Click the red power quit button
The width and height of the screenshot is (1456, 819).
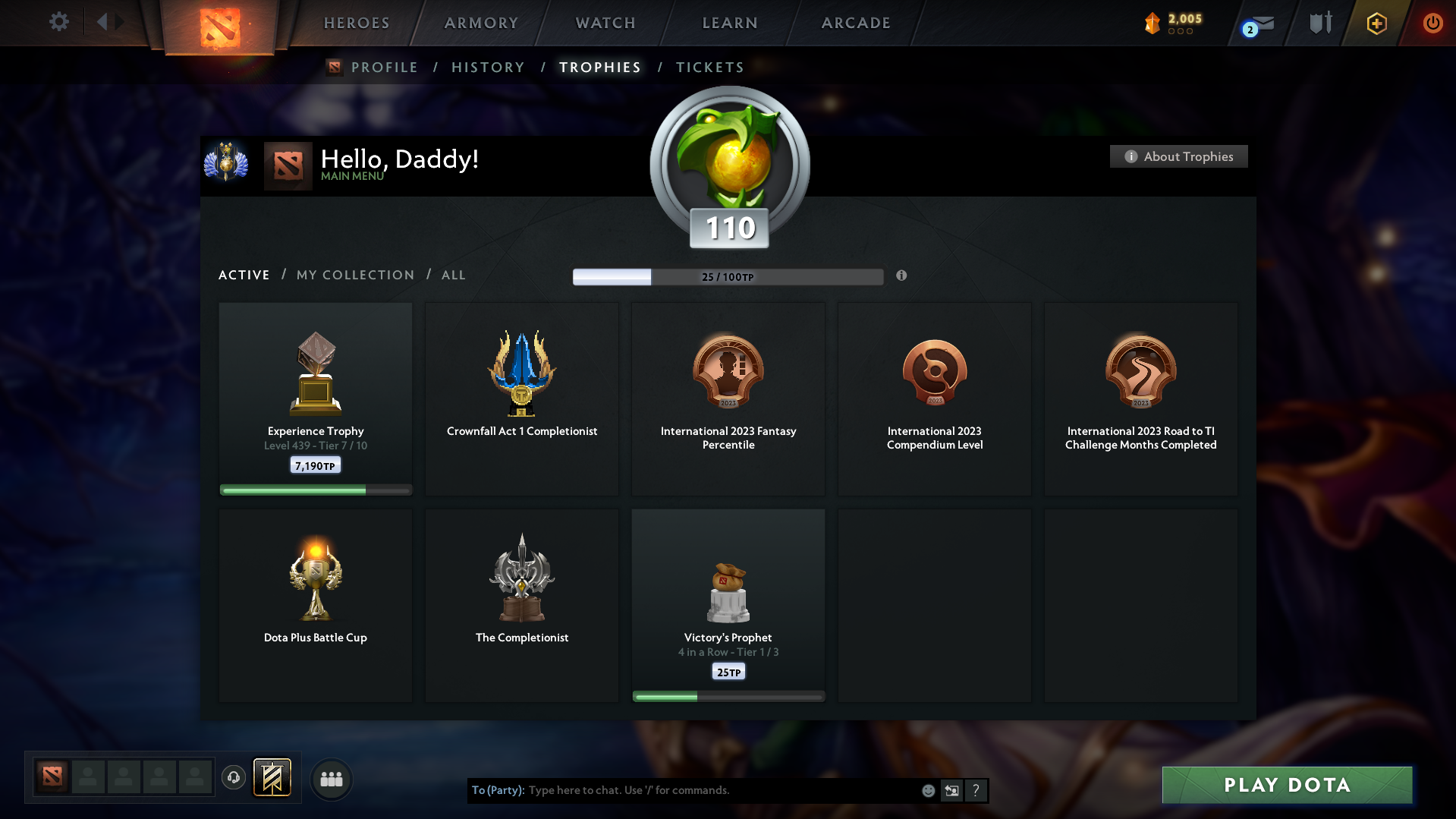[x=1432, y=23]
